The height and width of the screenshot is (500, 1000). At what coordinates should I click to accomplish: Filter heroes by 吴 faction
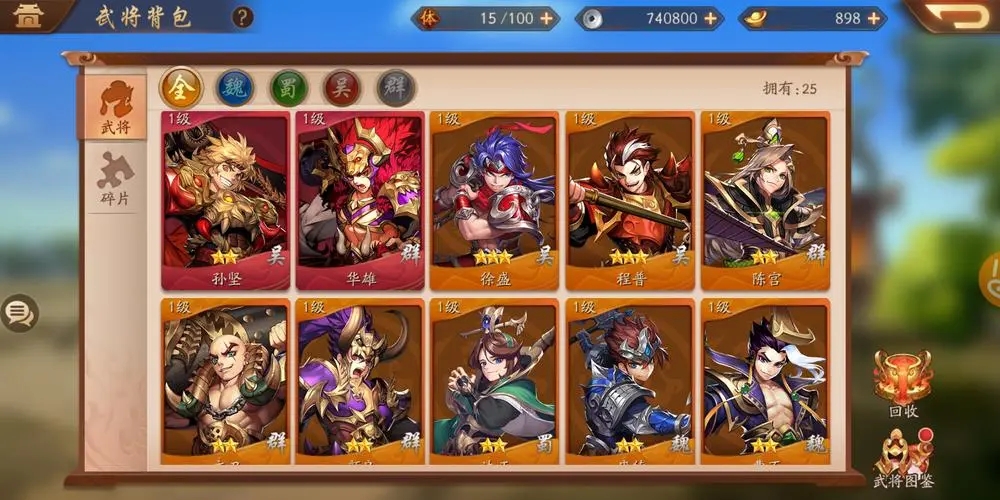click(342, 88)
